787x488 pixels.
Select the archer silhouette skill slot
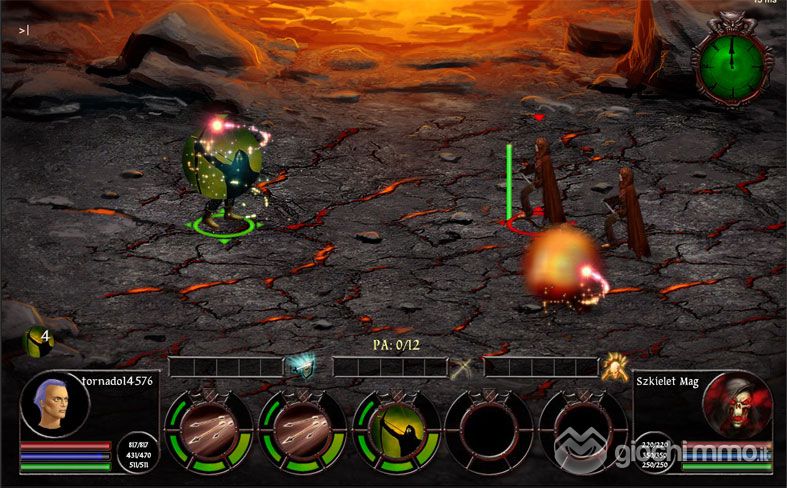point(397,431)
